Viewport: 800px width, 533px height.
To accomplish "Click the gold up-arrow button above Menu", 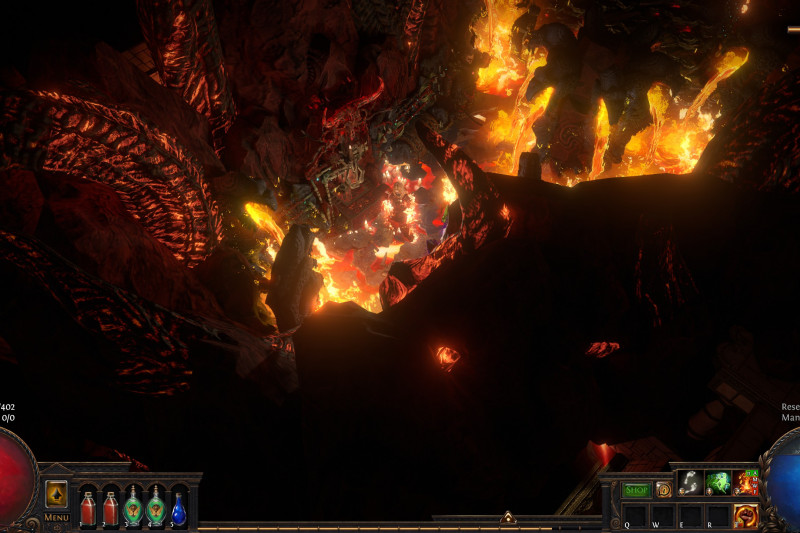I will (x=56, y=494).
